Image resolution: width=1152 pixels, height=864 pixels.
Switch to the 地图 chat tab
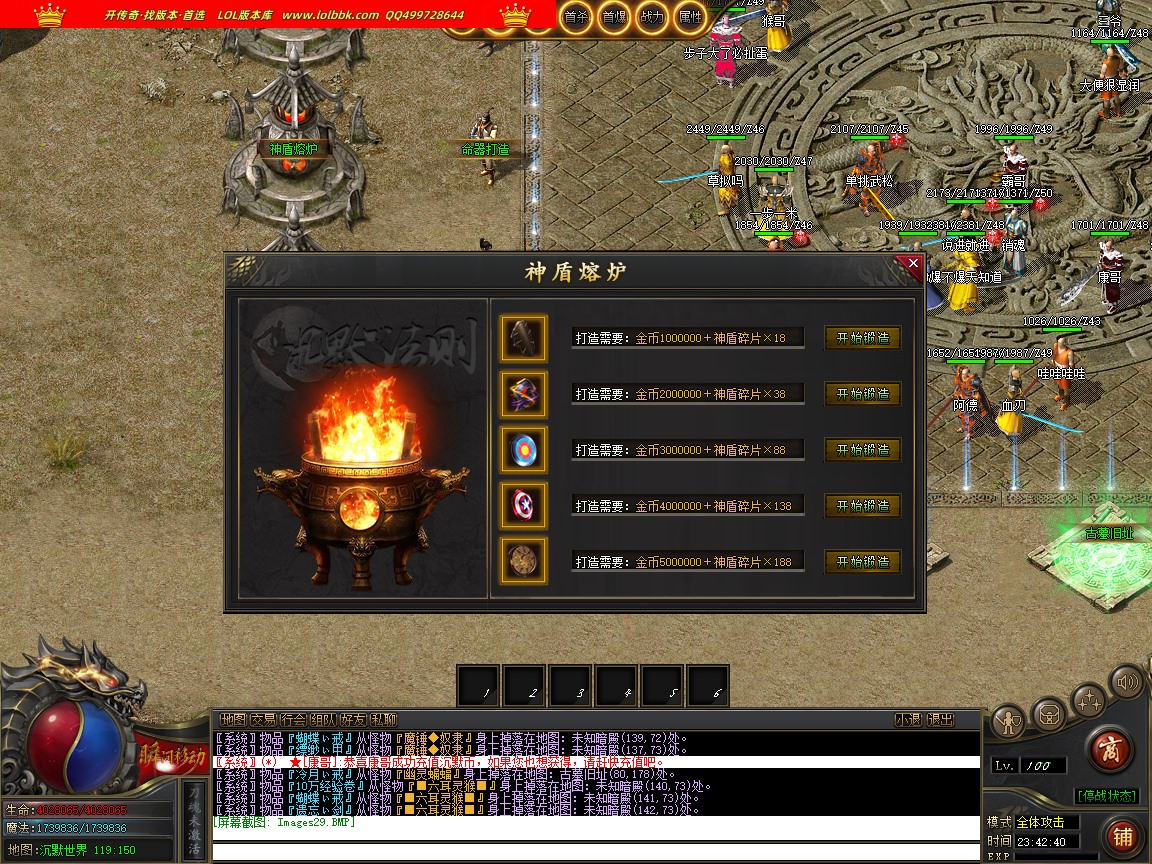pos(232,720)
